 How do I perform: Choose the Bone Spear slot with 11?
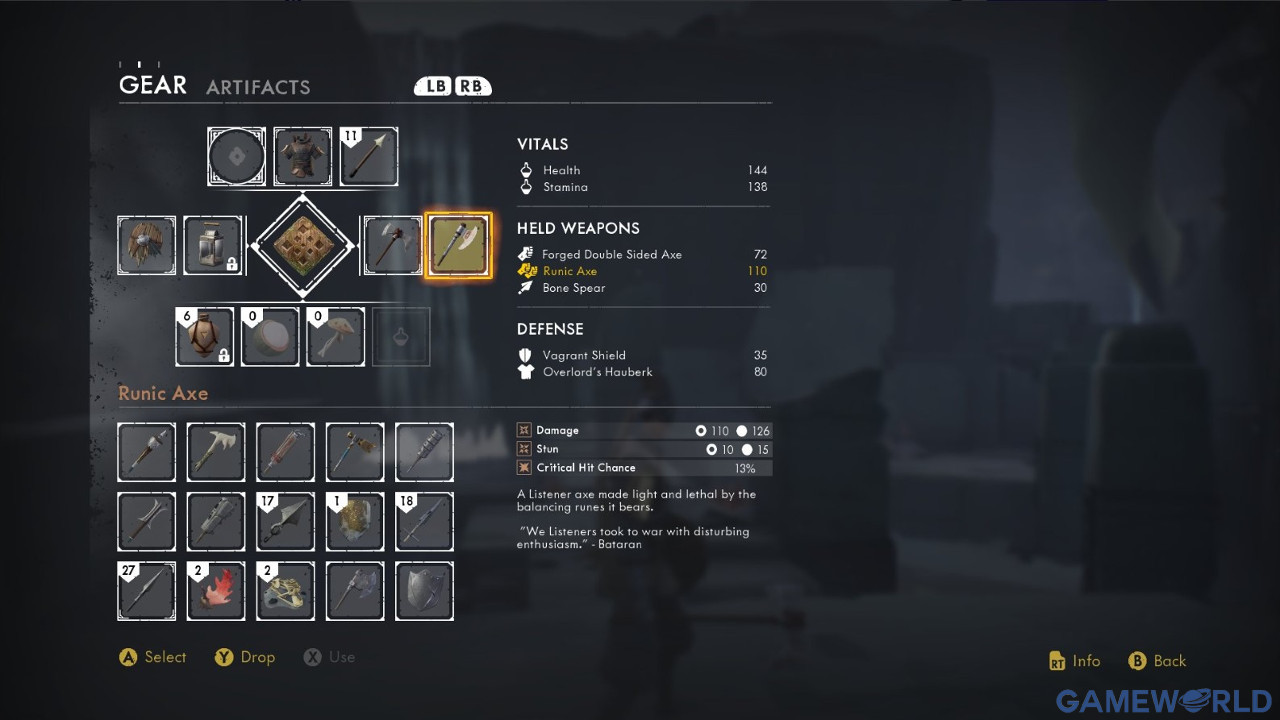pyautogui.click(x=369, y=156)
